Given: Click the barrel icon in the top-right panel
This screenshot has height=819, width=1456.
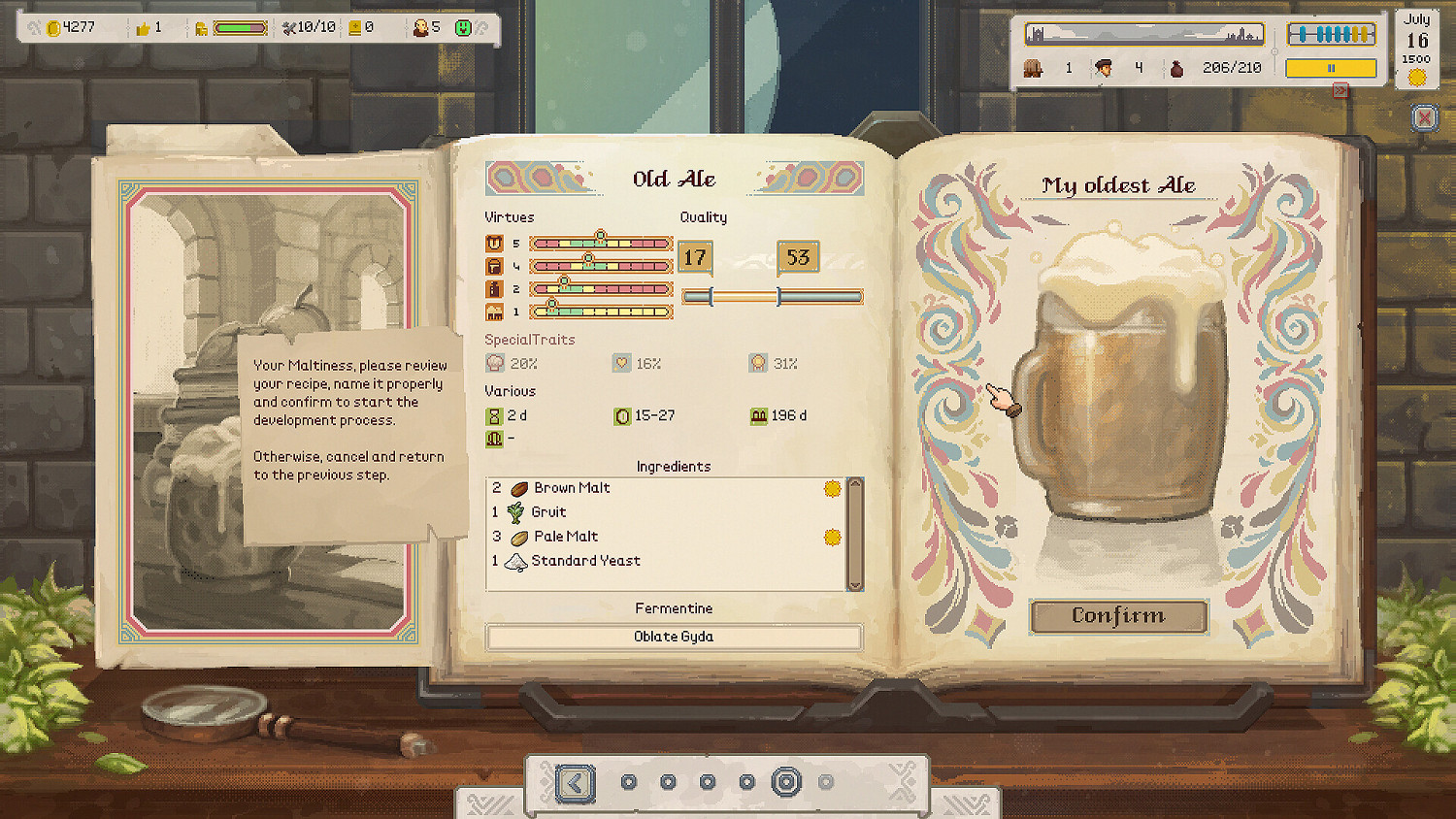Looking at the screenshot, I should [1033, 68].
